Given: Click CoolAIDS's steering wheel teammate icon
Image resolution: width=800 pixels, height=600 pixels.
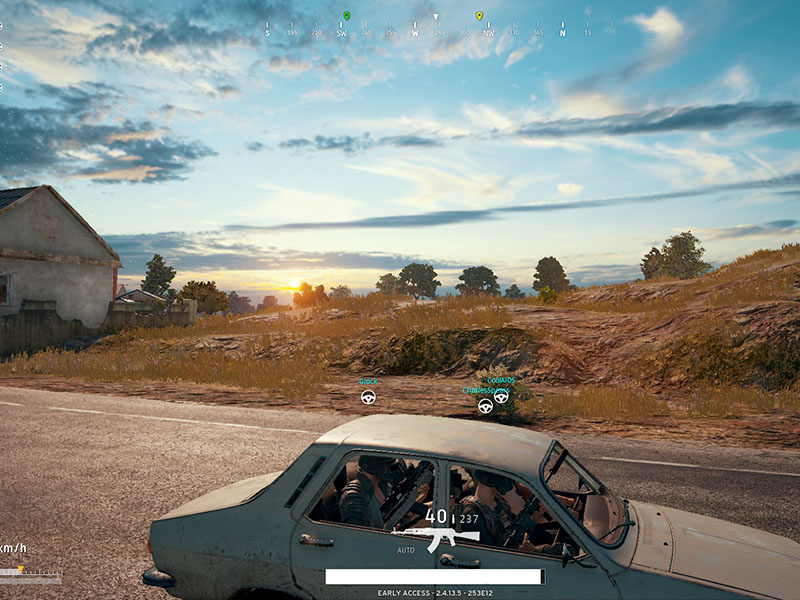Looking at the screenshot, I should pos(501,396).
